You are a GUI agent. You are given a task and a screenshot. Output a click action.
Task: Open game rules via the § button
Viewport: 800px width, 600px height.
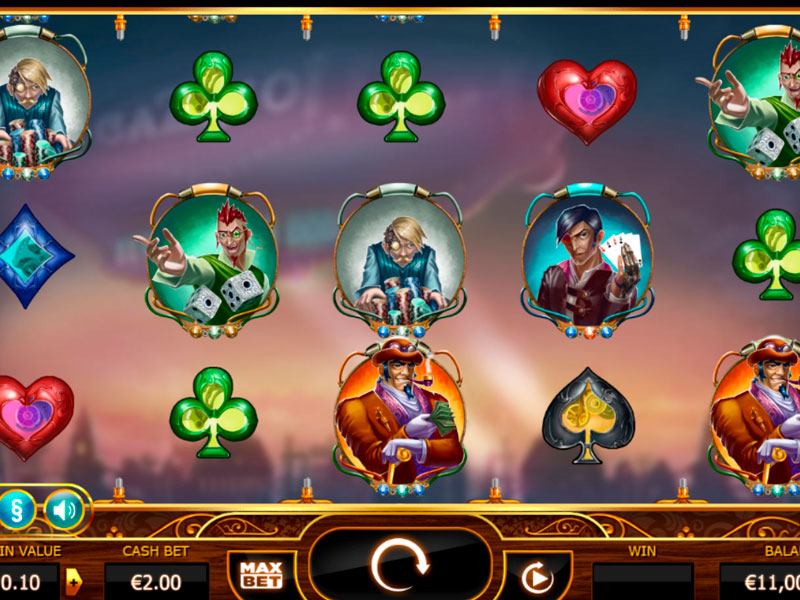(16, 510)
